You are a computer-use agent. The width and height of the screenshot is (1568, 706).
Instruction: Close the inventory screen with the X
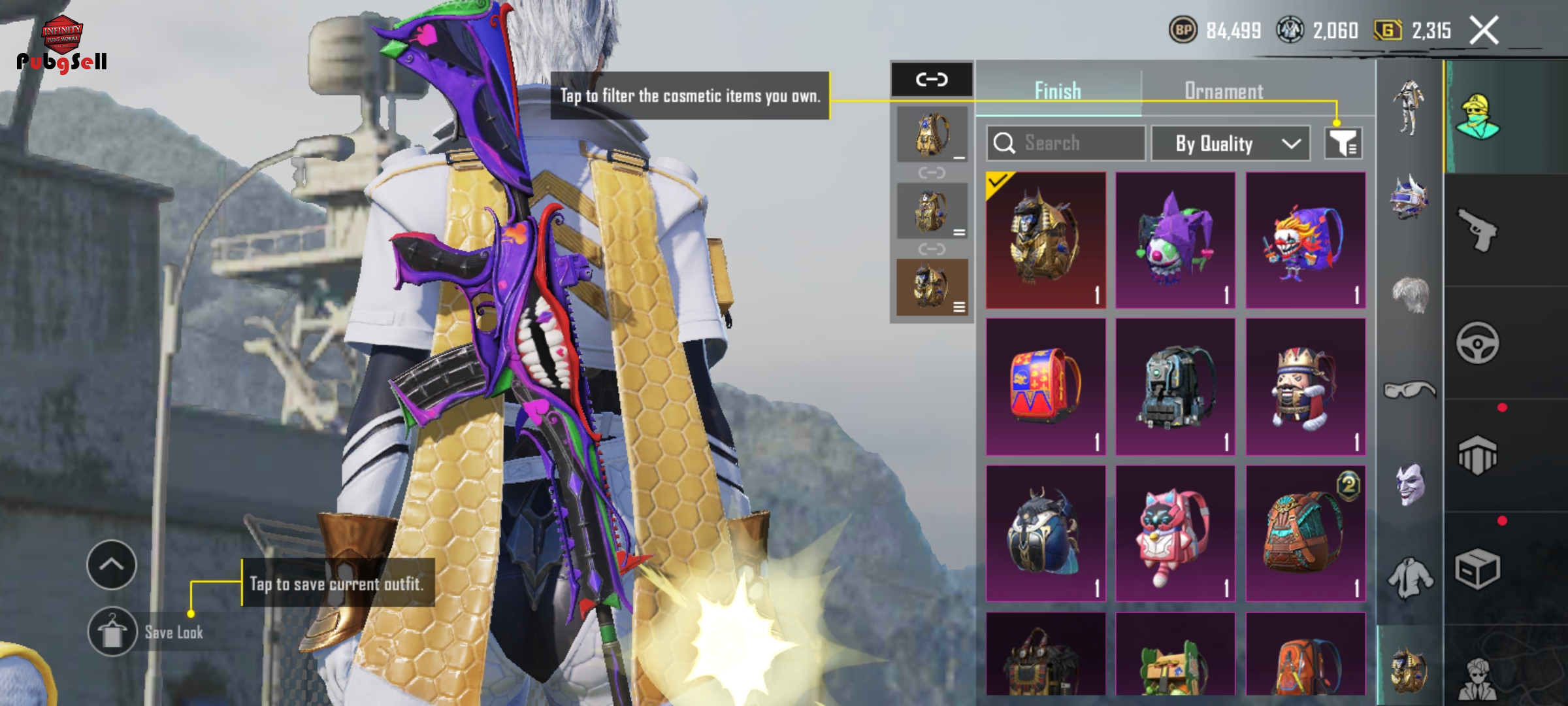pyautogui.click(x=1484, y=31)
